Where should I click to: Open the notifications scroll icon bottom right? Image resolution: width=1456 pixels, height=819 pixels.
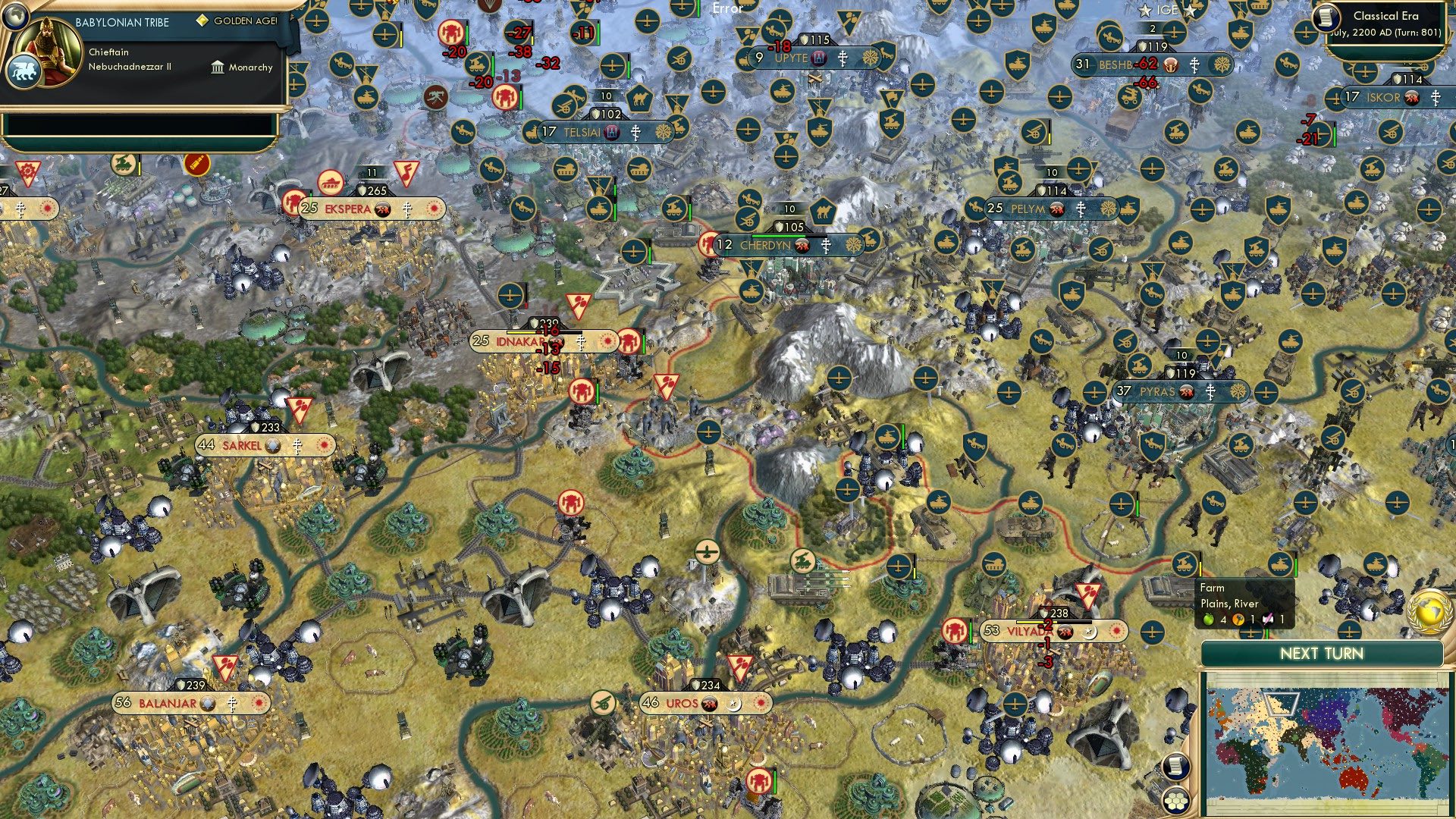pyautogui.click(x=1176, y=767)
